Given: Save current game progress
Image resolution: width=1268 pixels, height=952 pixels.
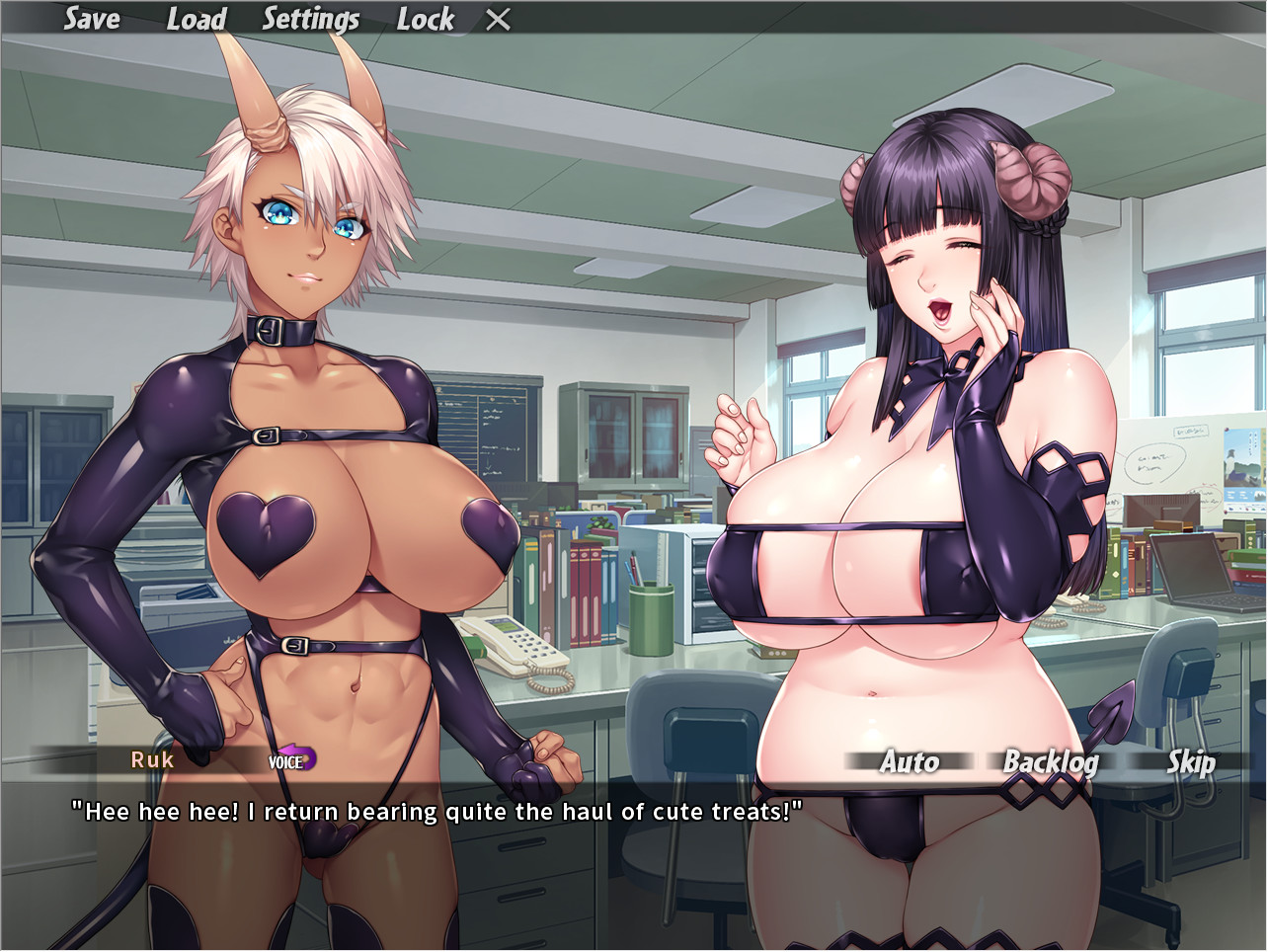Looking at the screenshot, I should 91,19.
